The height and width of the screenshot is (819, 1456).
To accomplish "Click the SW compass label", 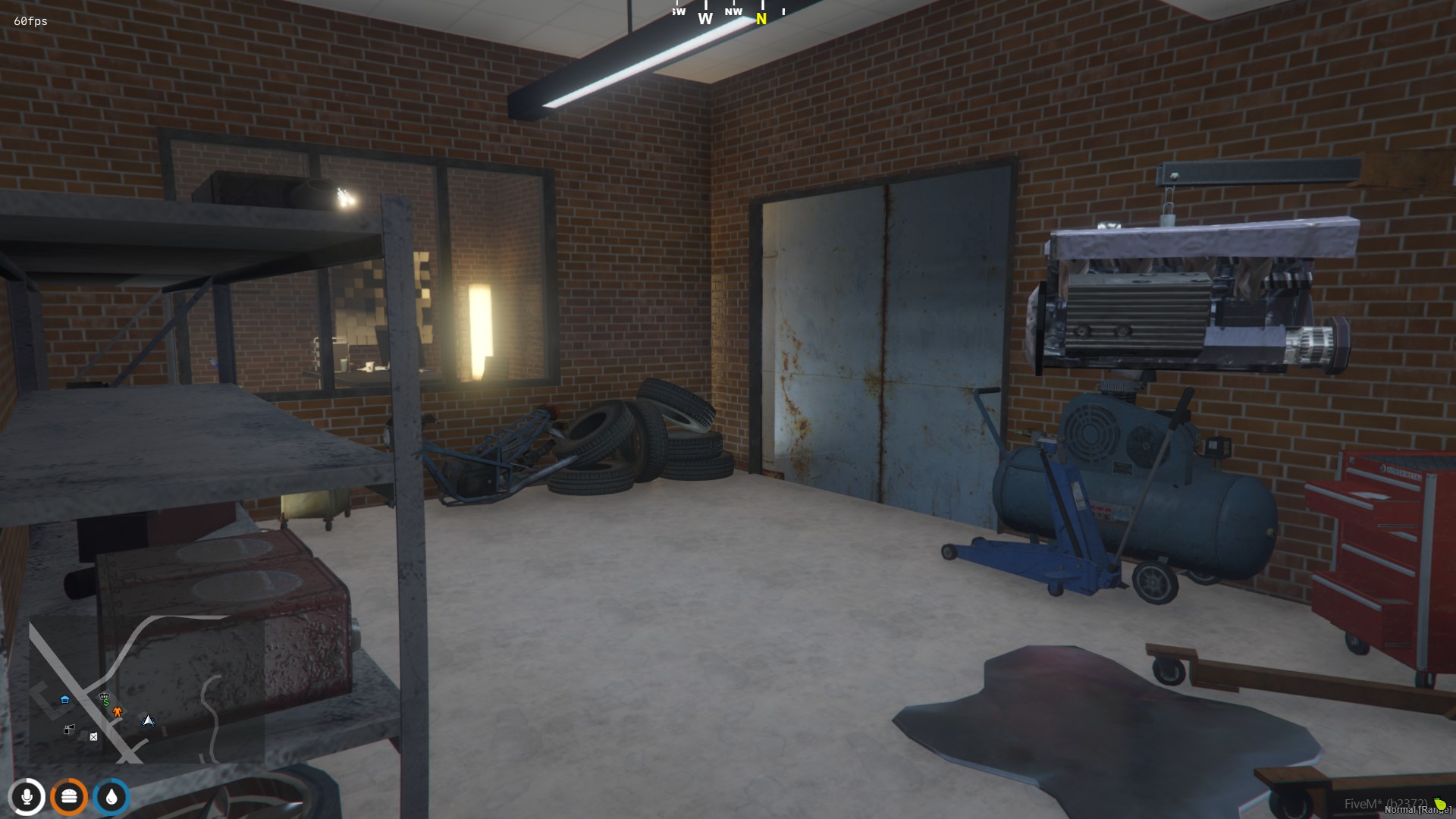I will pyautogui.click(x=677, y=11).
